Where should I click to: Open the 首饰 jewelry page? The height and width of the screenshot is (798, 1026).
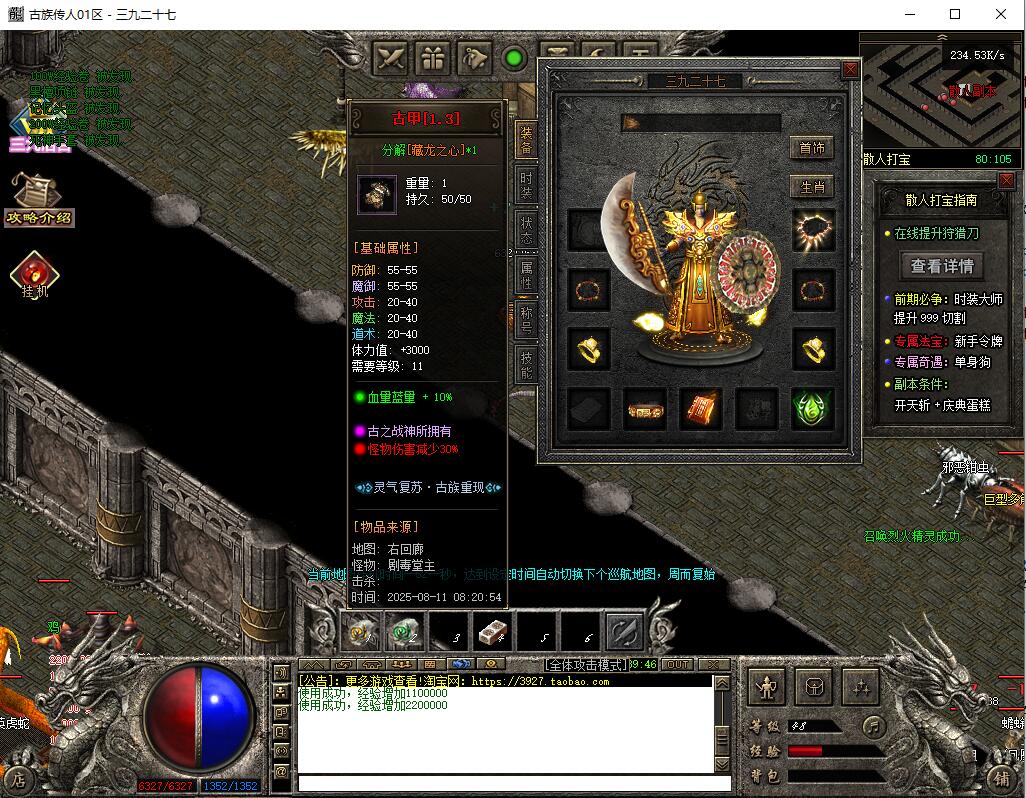[811, 148]
